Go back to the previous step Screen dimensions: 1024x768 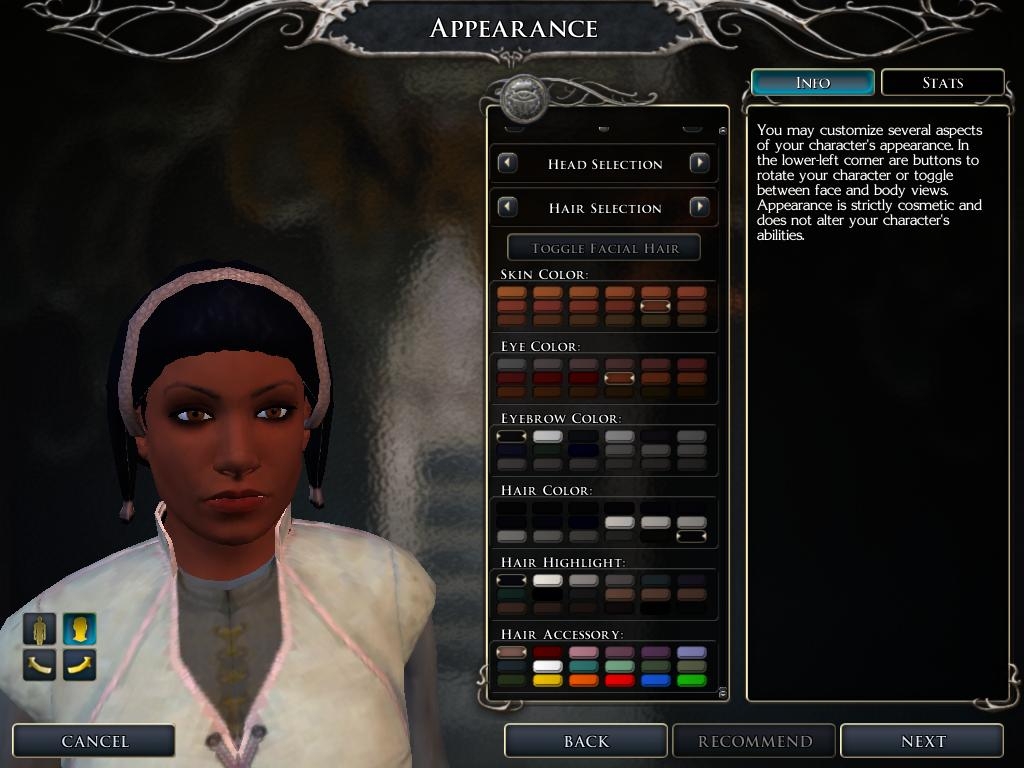point(586,741)
